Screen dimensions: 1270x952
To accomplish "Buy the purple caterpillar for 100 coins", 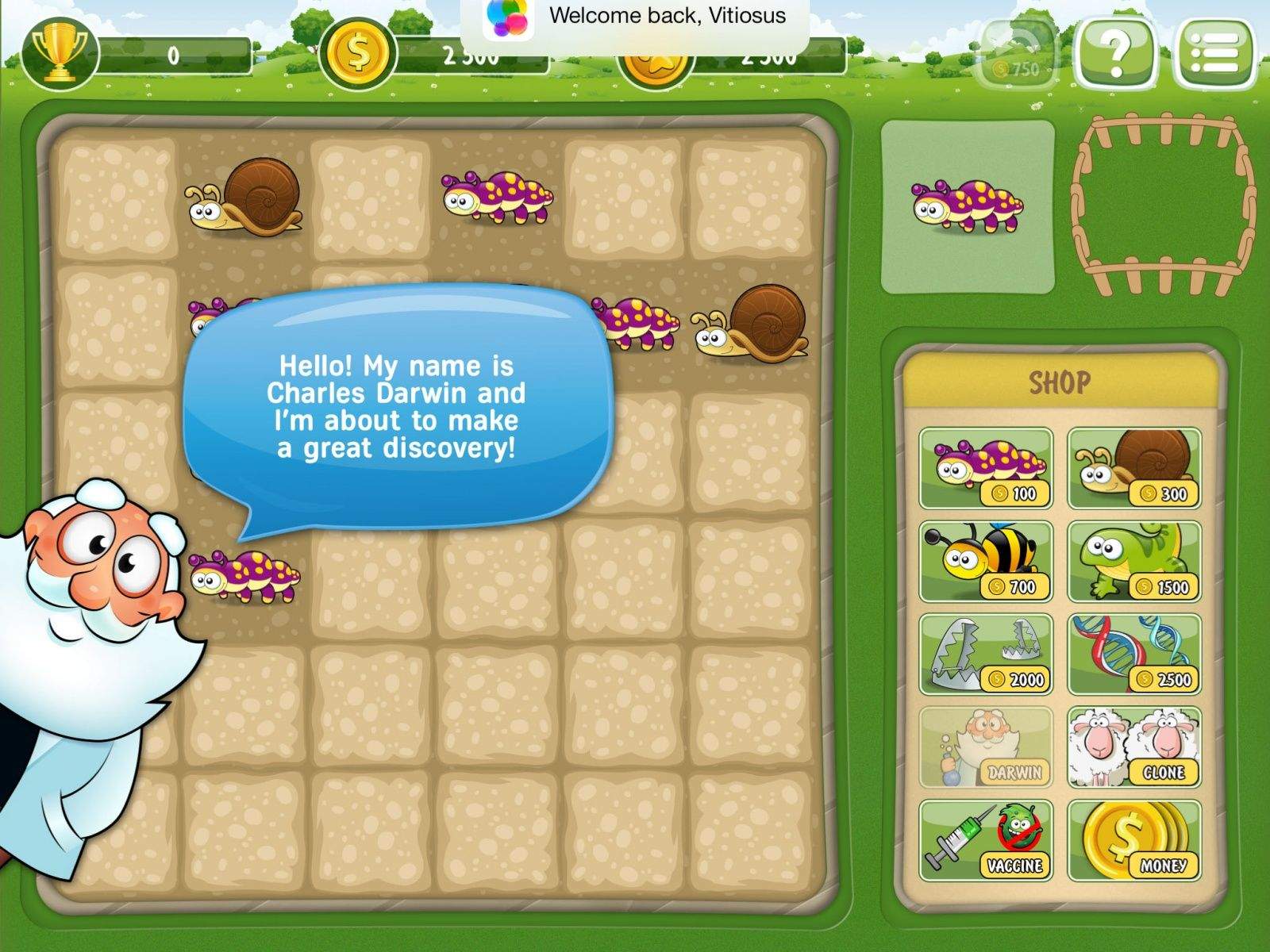I will [986, 468].
